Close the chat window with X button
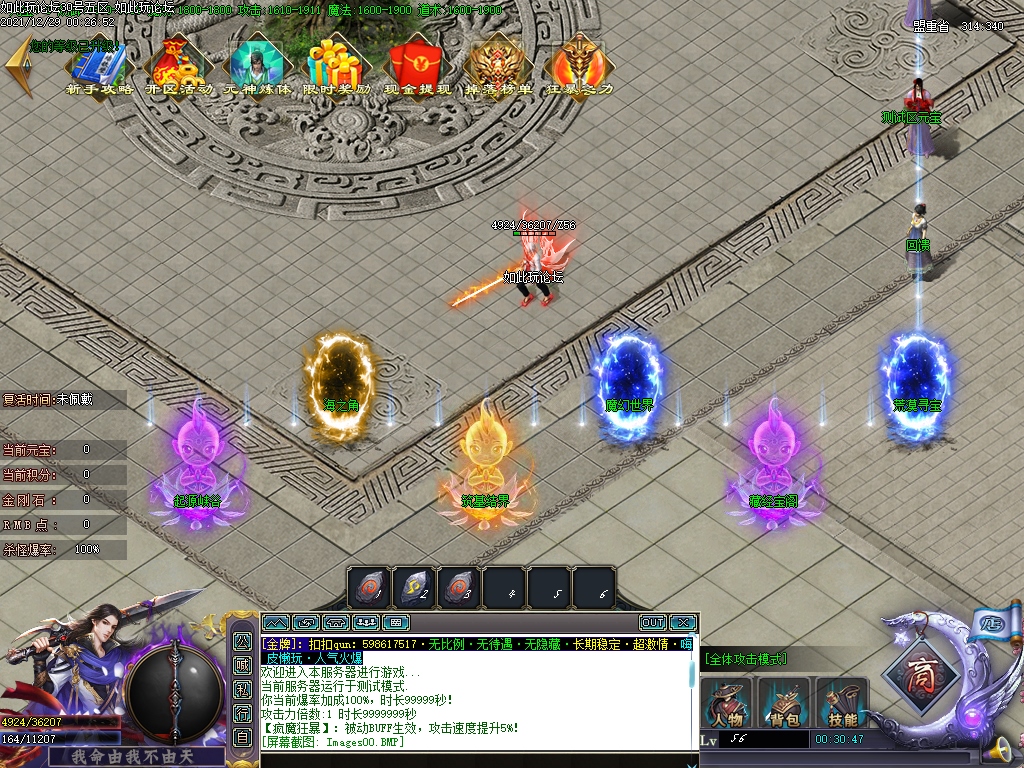1024x768 pixels. click(683, 622)
